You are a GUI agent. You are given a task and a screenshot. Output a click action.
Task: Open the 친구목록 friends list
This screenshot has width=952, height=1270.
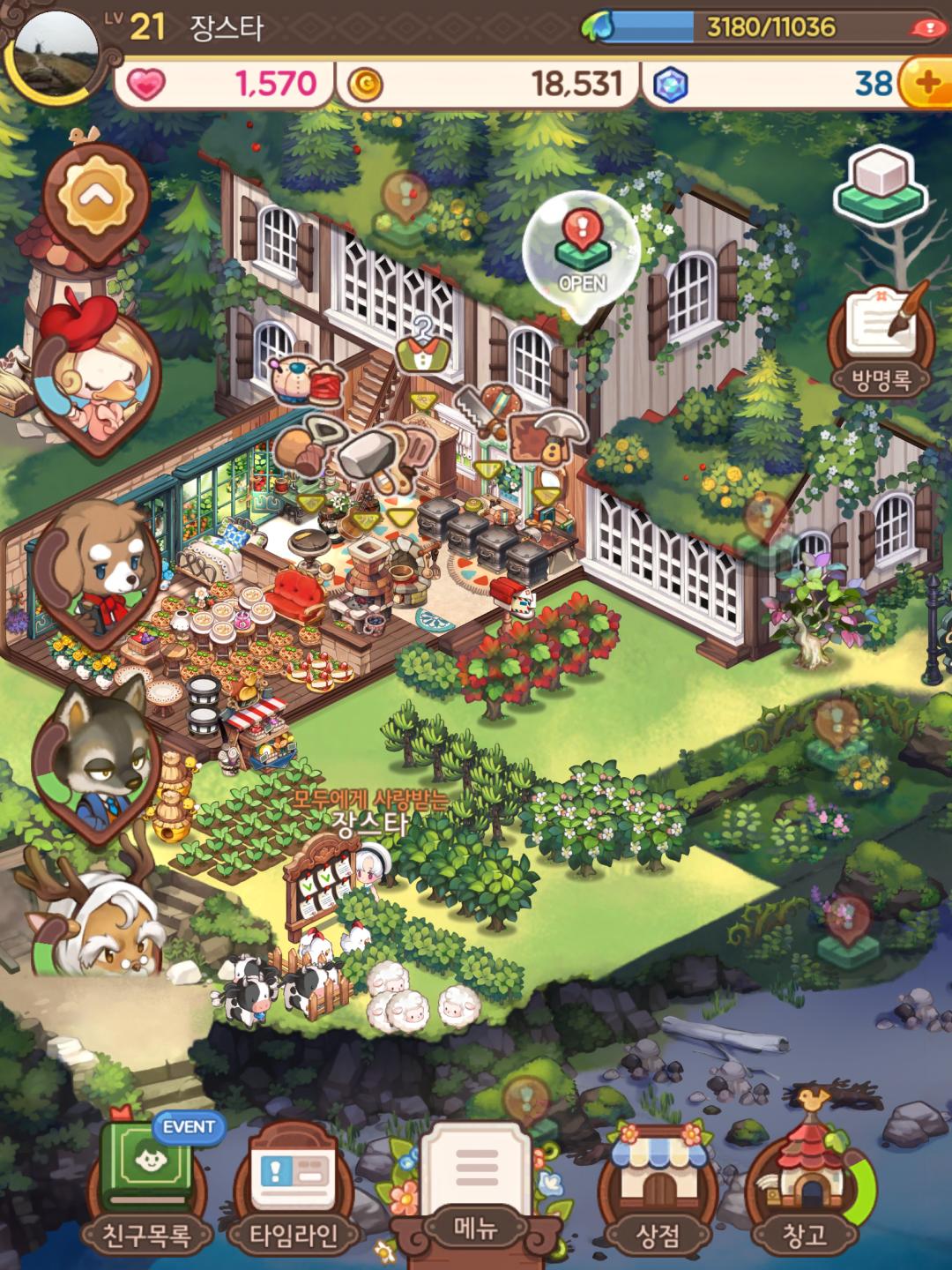tap(146, 1182)
